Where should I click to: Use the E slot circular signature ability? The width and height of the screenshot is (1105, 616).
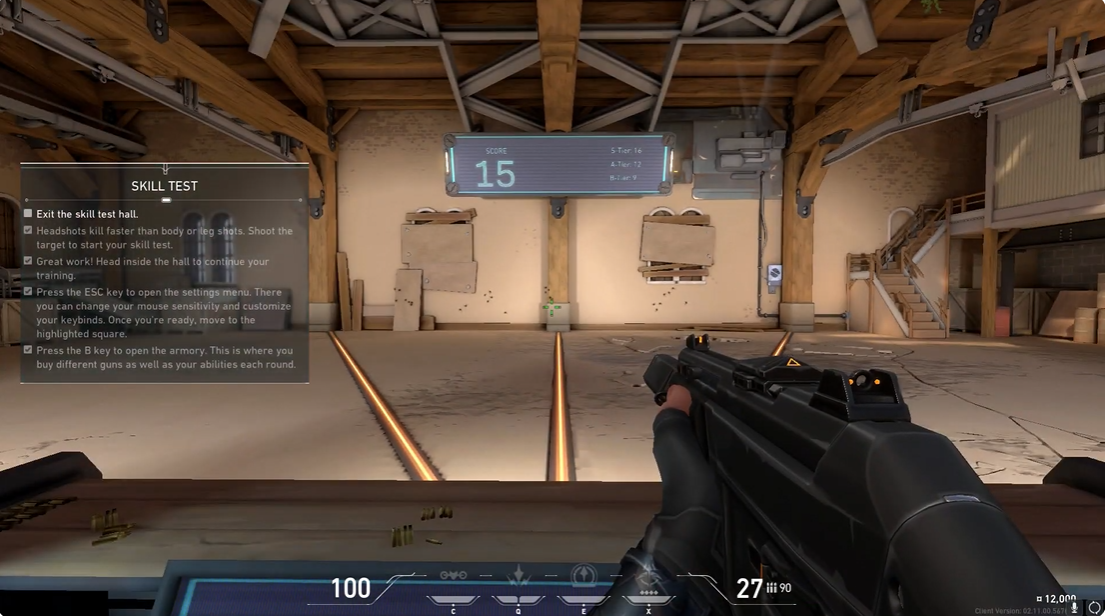(x=584, y=576)
